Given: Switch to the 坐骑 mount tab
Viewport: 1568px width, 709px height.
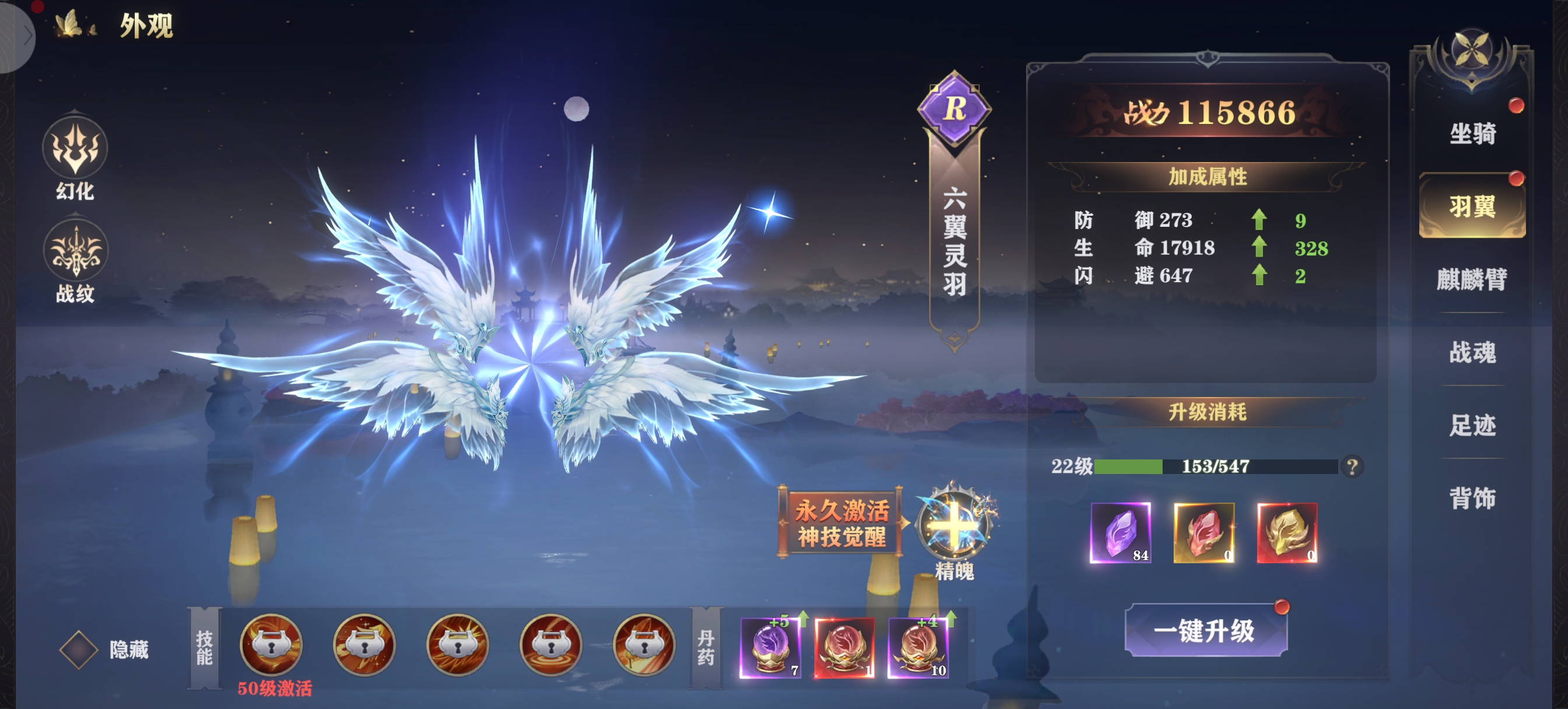Looking at the screenshot, I should (1472, 134).
